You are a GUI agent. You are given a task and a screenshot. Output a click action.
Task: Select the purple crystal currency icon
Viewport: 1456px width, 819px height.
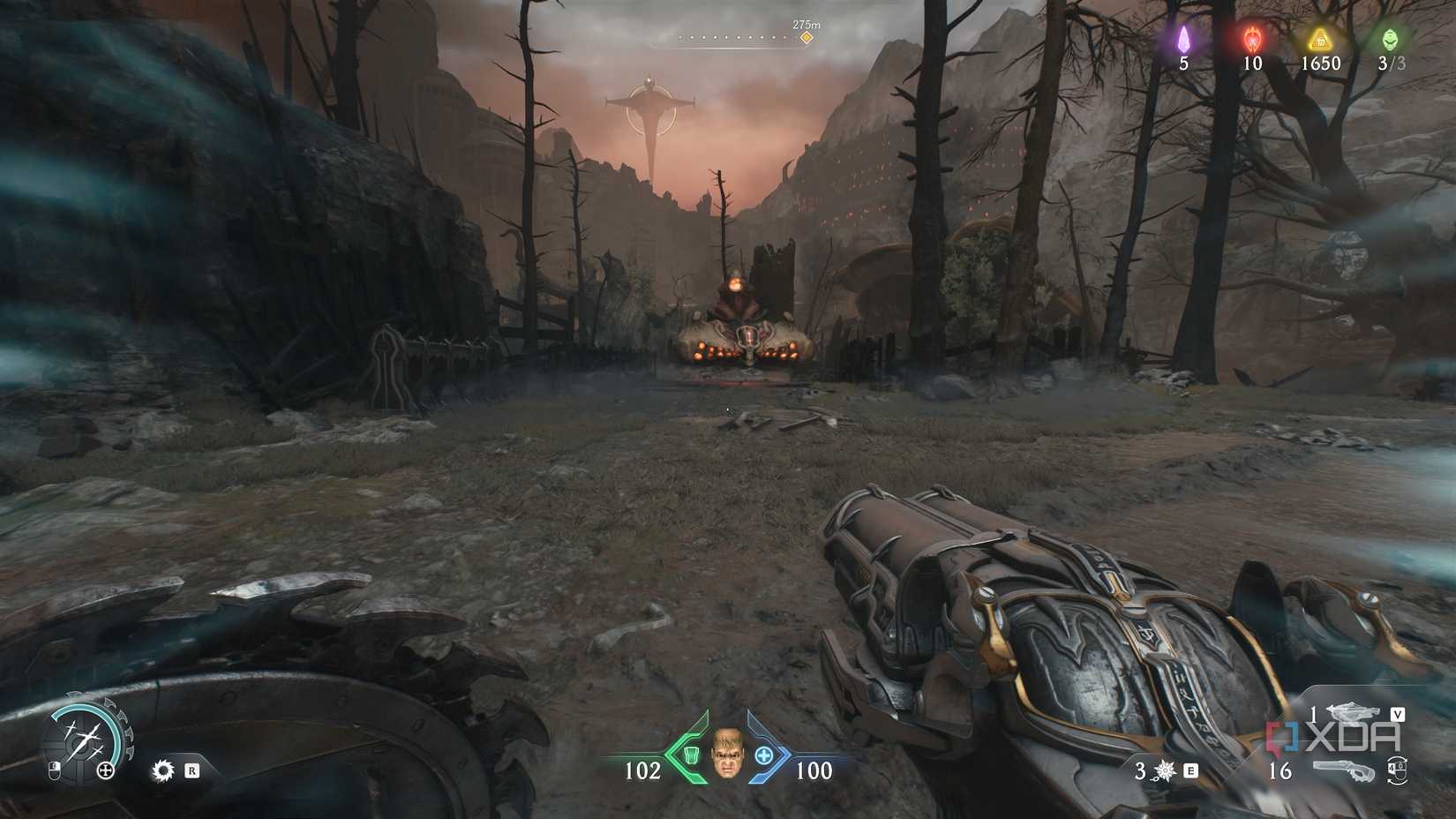point(1185,40)
